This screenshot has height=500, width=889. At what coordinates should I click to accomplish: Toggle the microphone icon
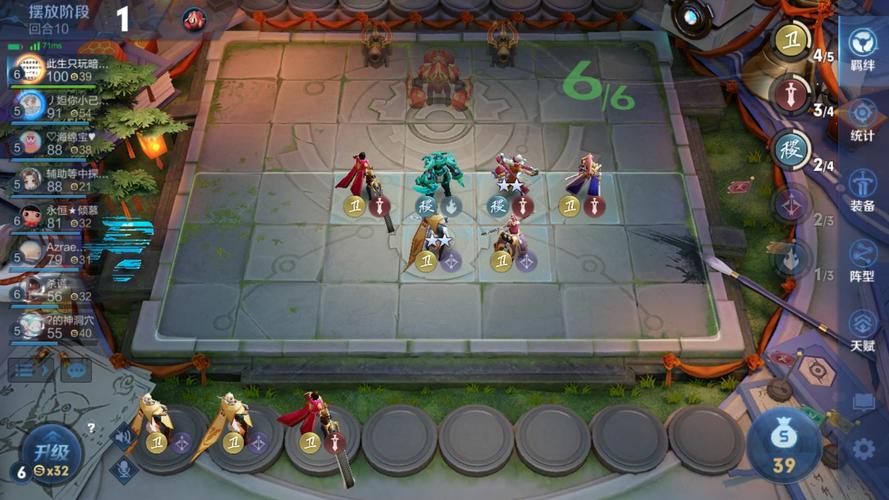tap(124, 467)
